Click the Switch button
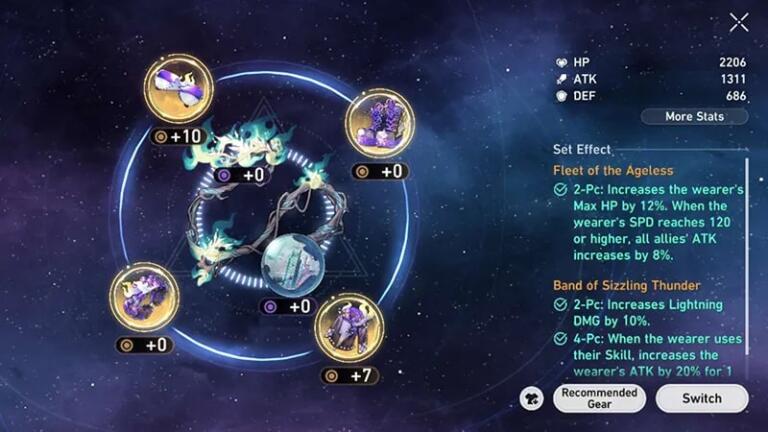The height and width of the screenshot is (432, 768). 702,398
